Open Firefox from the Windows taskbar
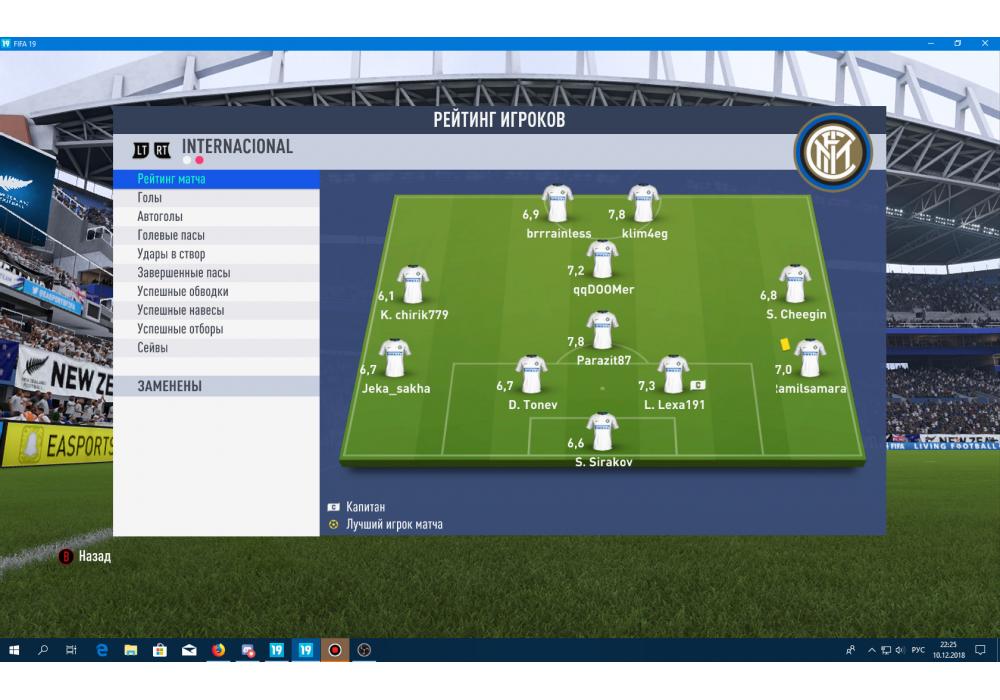 point(218,650)
